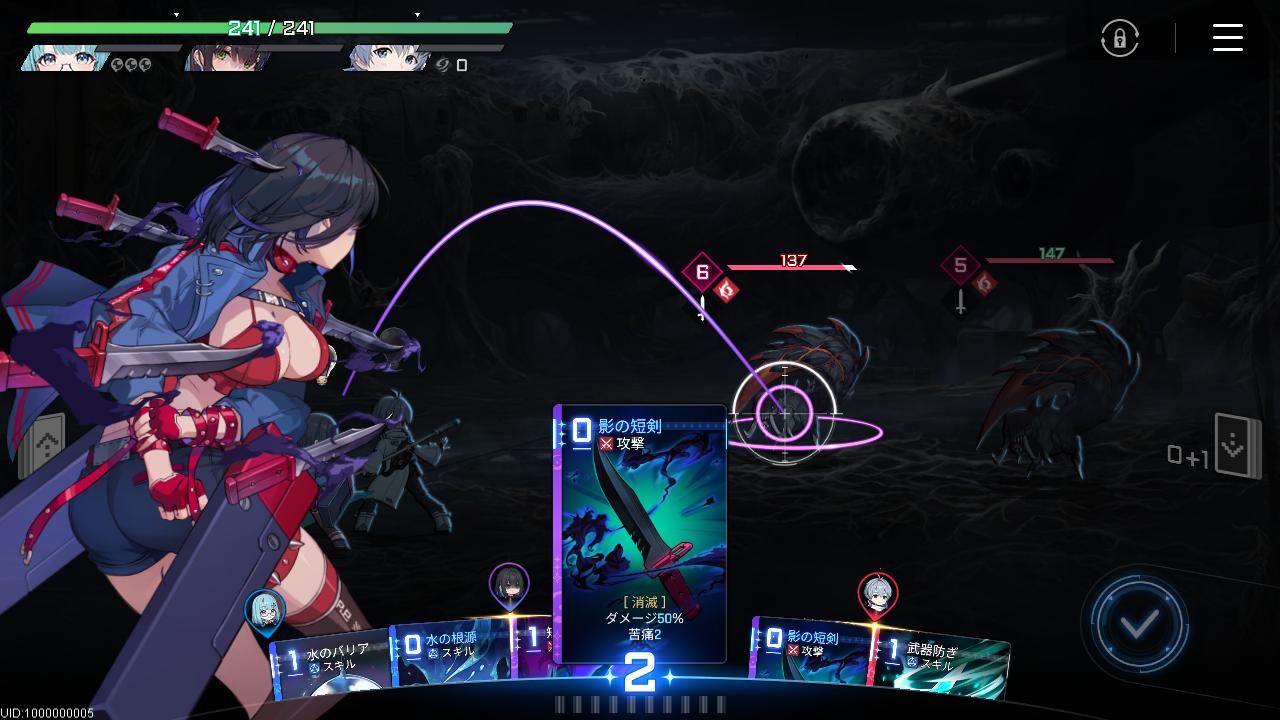Open the hamburger menu
Image resolution: width=1280 pixels, height=720 pixels.
(1227, 38)
